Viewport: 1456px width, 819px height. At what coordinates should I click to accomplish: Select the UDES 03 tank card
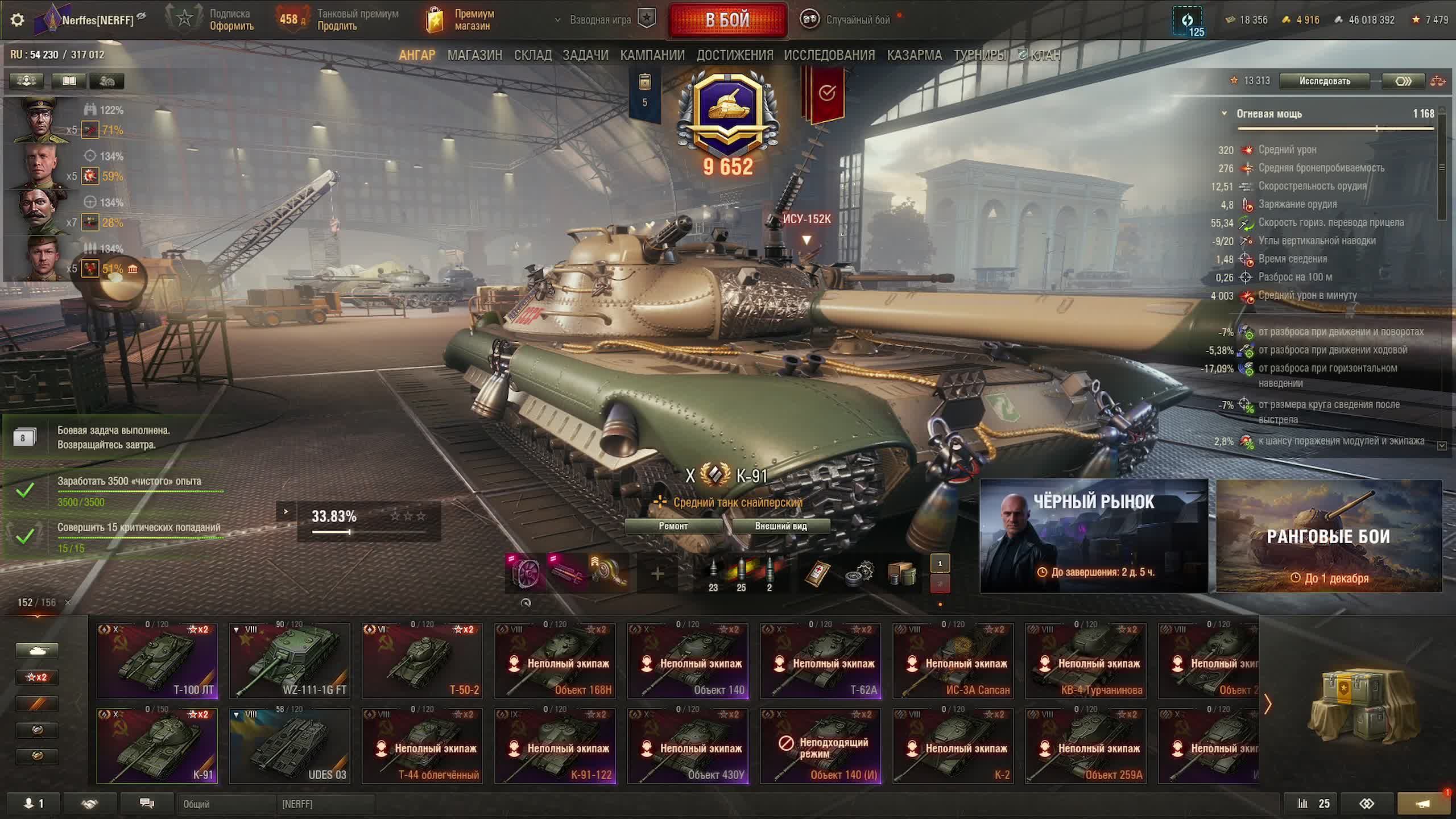click(x=289, y=746)
